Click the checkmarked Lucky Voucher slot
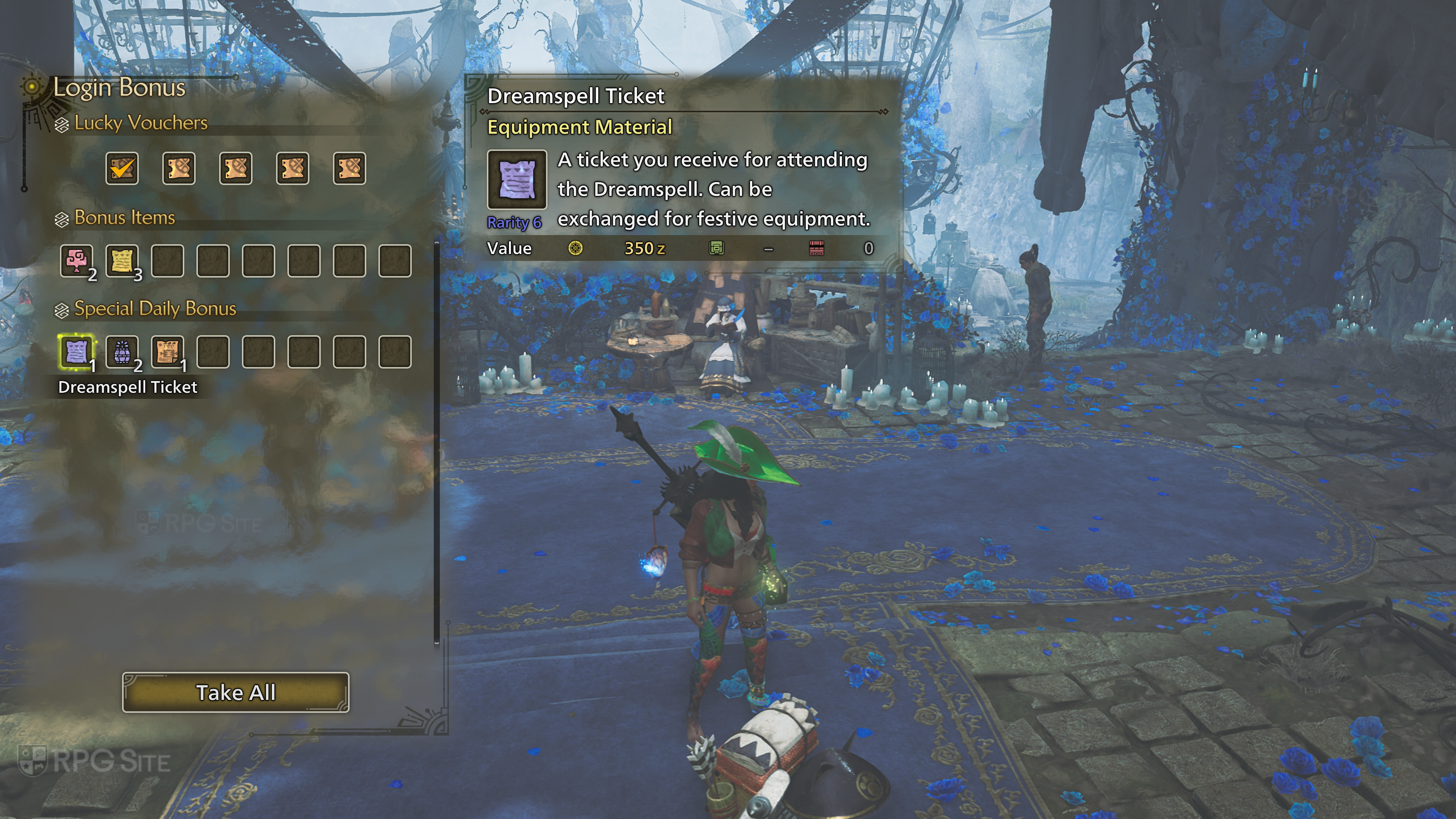The height and width of the screenshot is (819, 1456). coord(122,168)
